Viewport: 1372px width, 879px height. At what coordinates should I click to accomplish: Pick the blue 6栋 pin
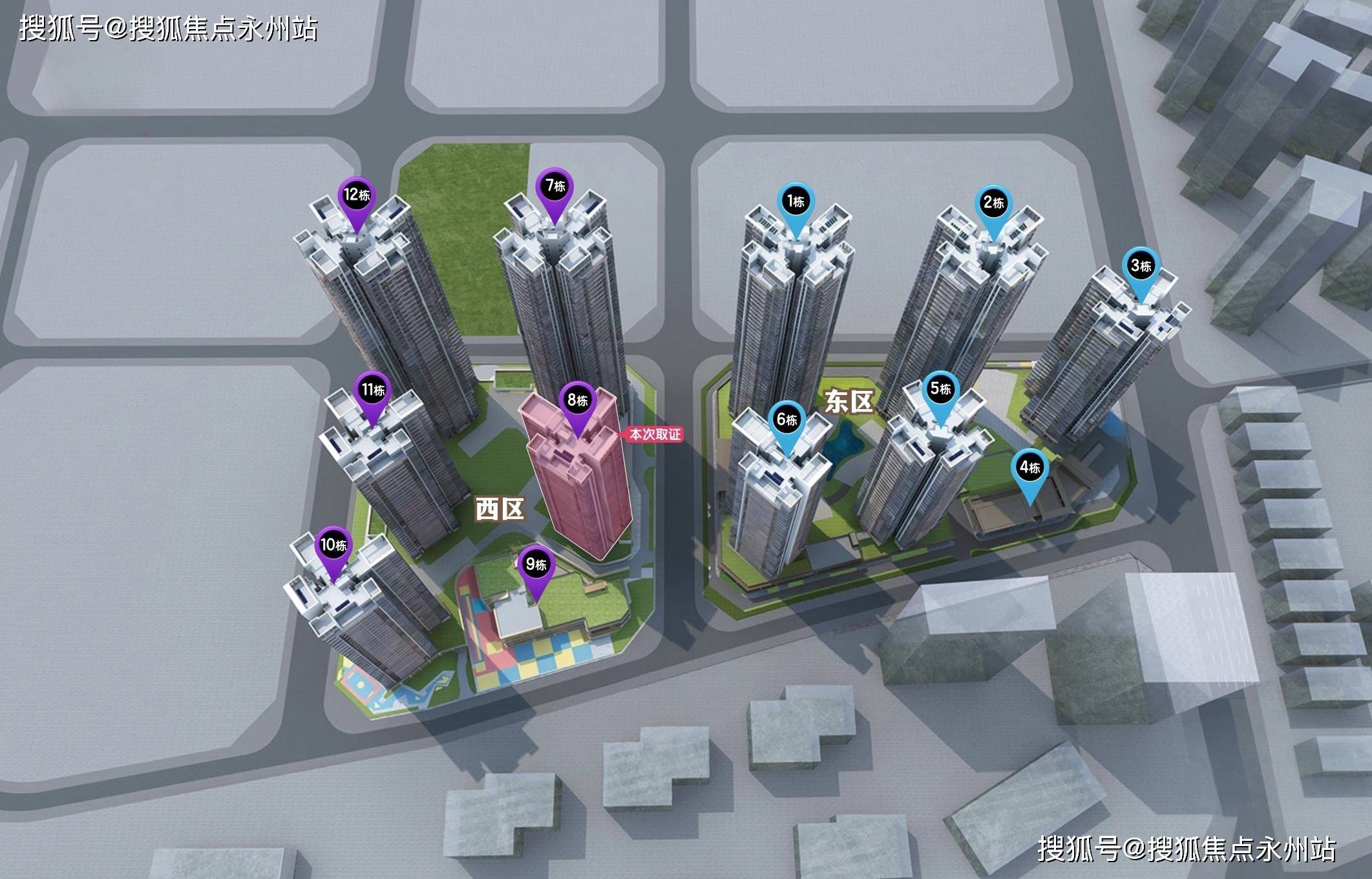click(x=786, y=420)
